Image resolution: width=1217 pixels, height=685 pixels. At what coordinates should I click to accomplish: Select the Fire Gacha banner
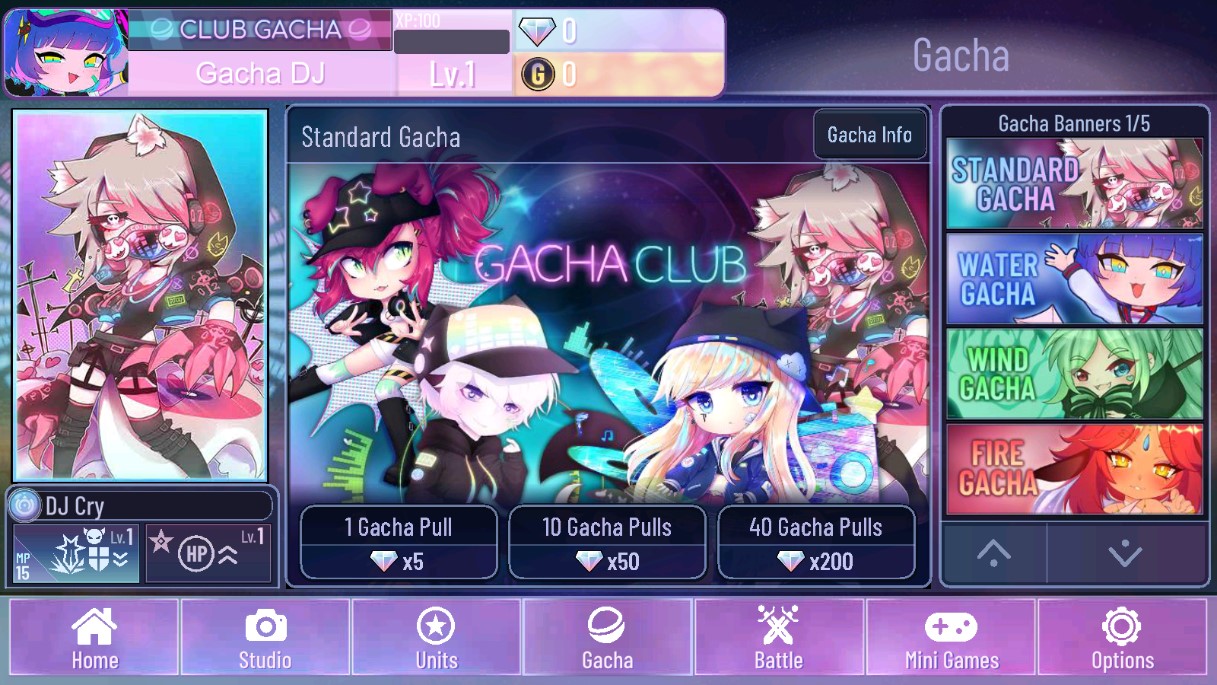click(1074, 469)
